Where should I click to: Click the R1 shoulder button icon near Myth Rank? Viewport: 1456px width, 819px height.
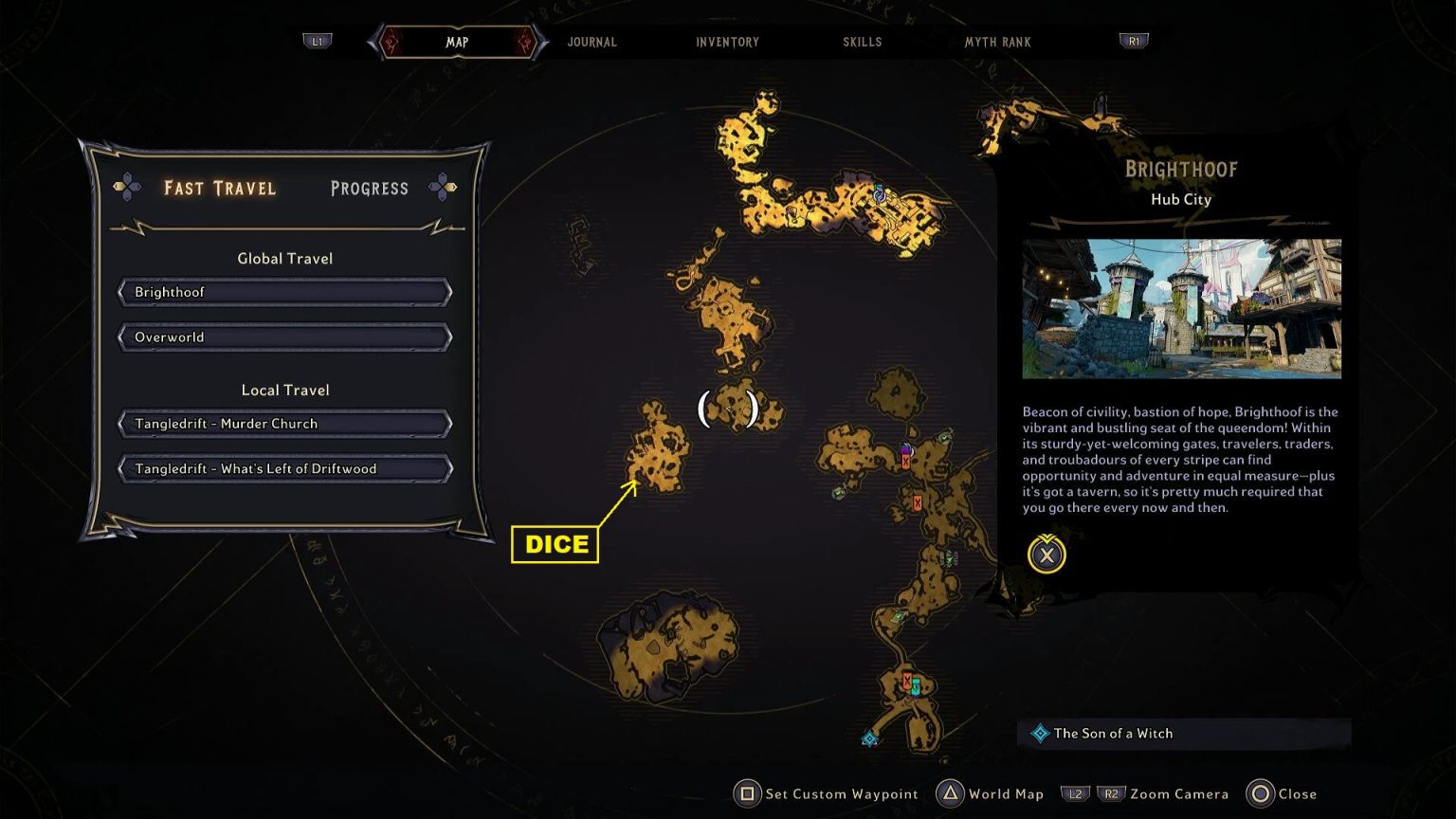point(1134,42)
